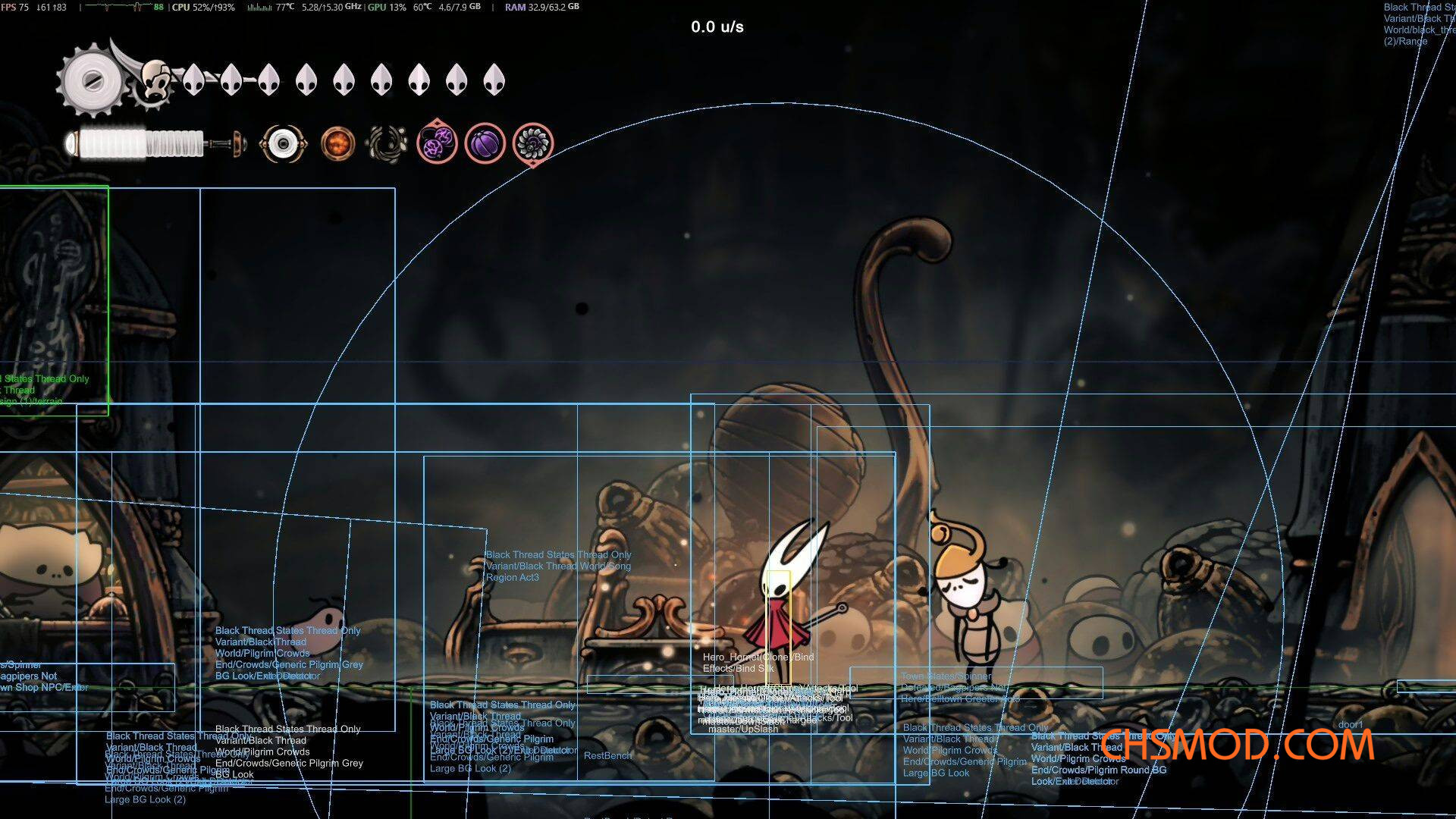
Task: Click the crest skull emblem beside the spool
Action: coord(157,80)
